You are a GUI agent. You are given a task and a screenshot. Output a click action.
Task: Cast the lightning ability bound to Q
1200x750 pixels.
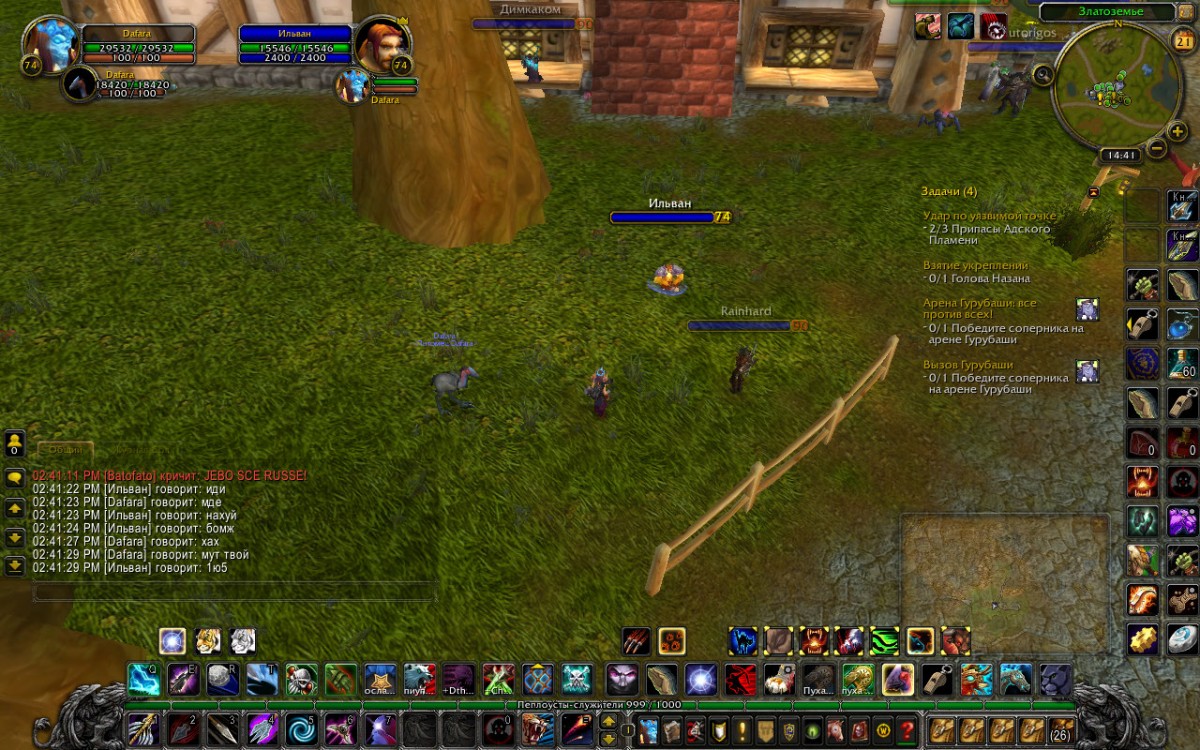tap(143, 679)
